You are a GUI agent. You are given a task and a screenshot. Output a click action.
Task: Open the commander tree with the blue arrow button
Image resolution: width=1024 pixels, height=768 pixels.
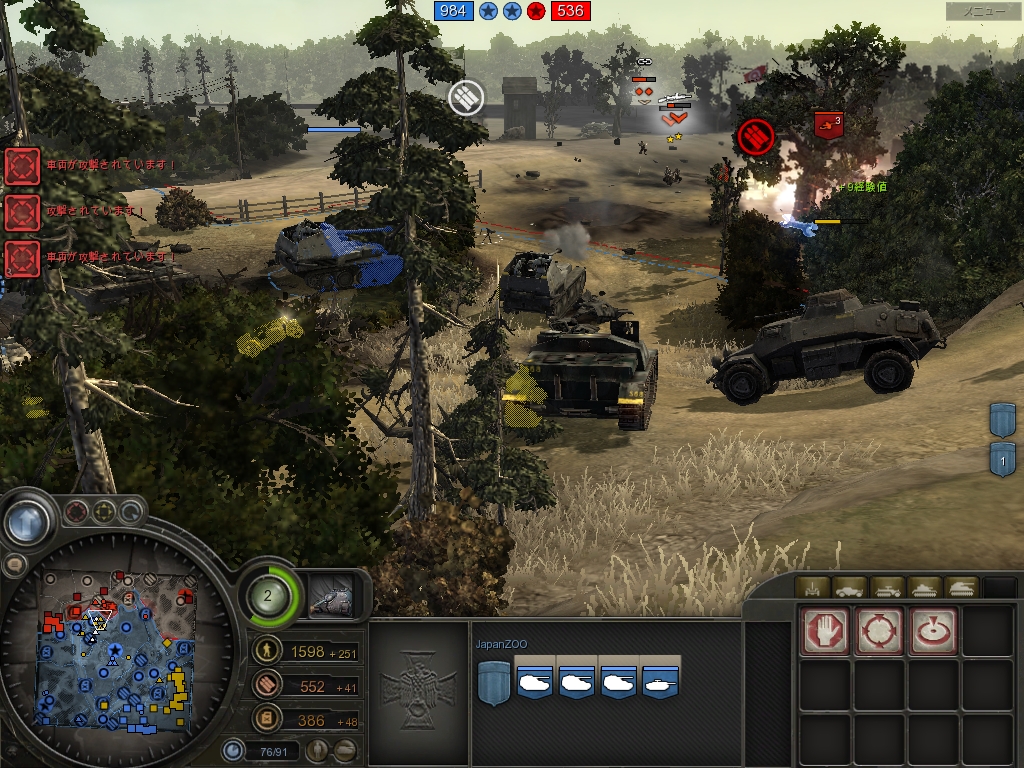tap(27, 522)
